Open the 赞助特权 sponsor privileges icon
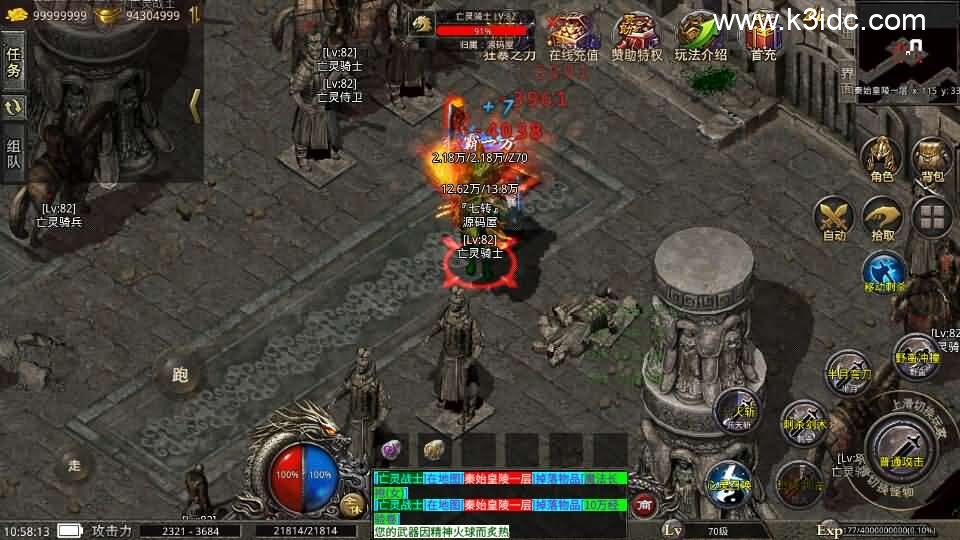This screenshot has width=960, height=540. (636, 36)
